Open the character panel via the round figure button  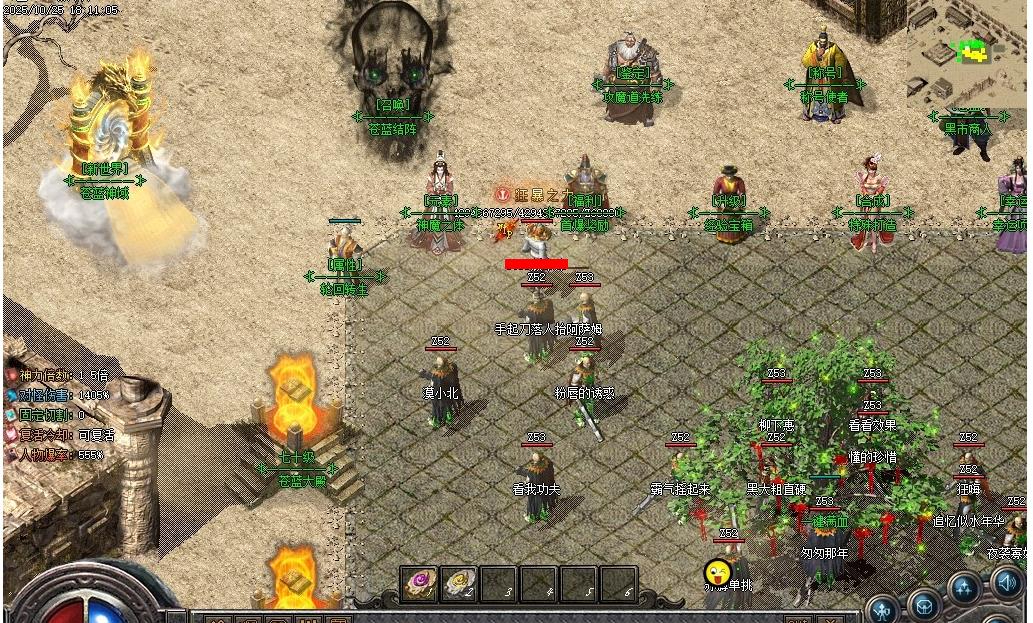(883, 608)
